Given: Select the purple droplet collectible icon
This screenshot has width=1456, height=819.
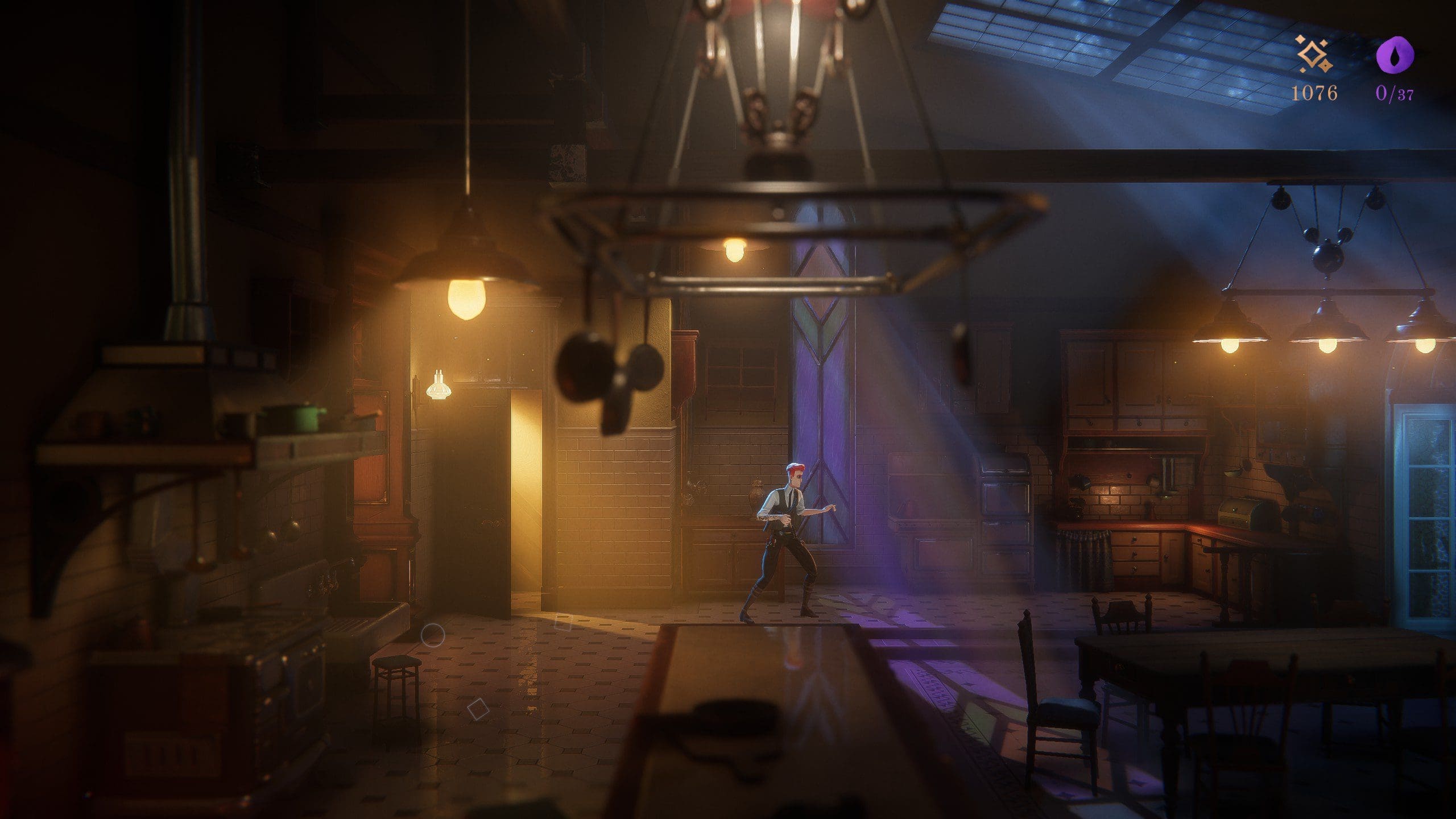Looking at the screenshot, I should pyautogui.click(x=1394, y=55).
